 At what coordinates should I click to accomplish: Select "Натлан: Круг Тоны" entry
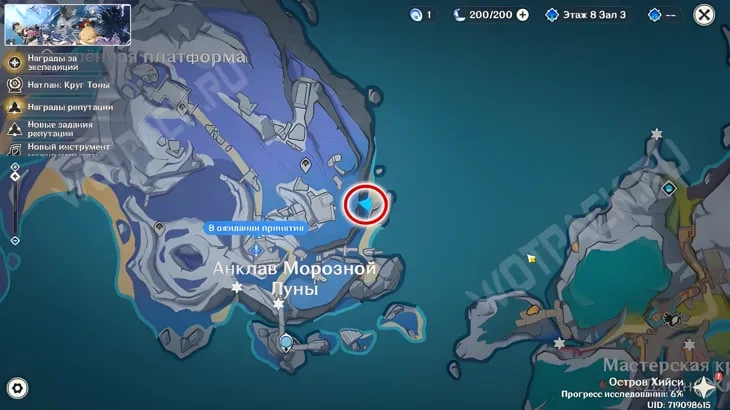pyautogui.click(x=58, y=85)
